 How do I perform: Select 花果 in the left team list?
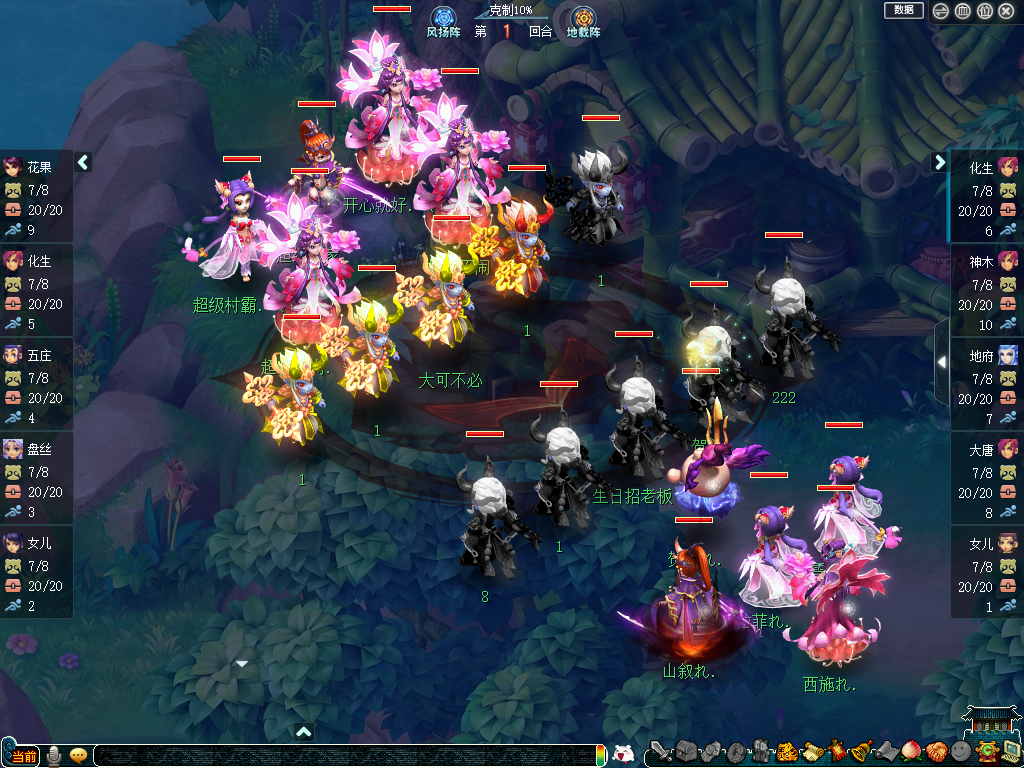point(36,190)
